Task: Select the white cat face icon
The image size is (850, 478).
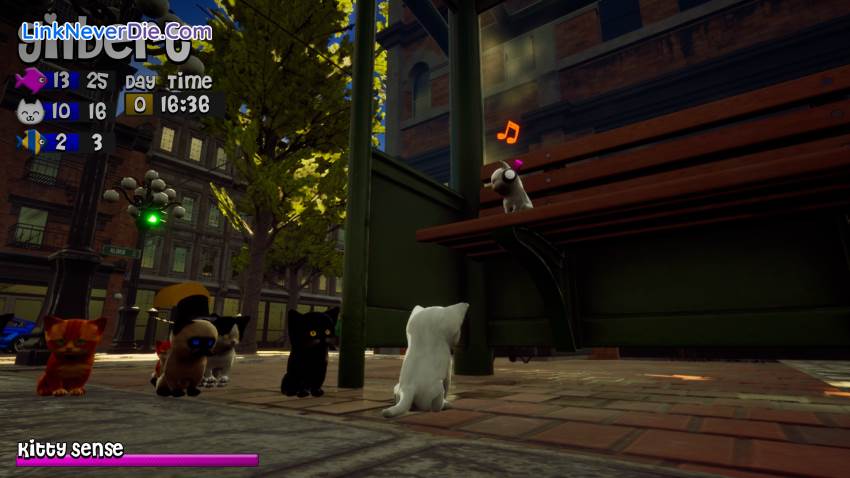Action: tap(31, 111)
